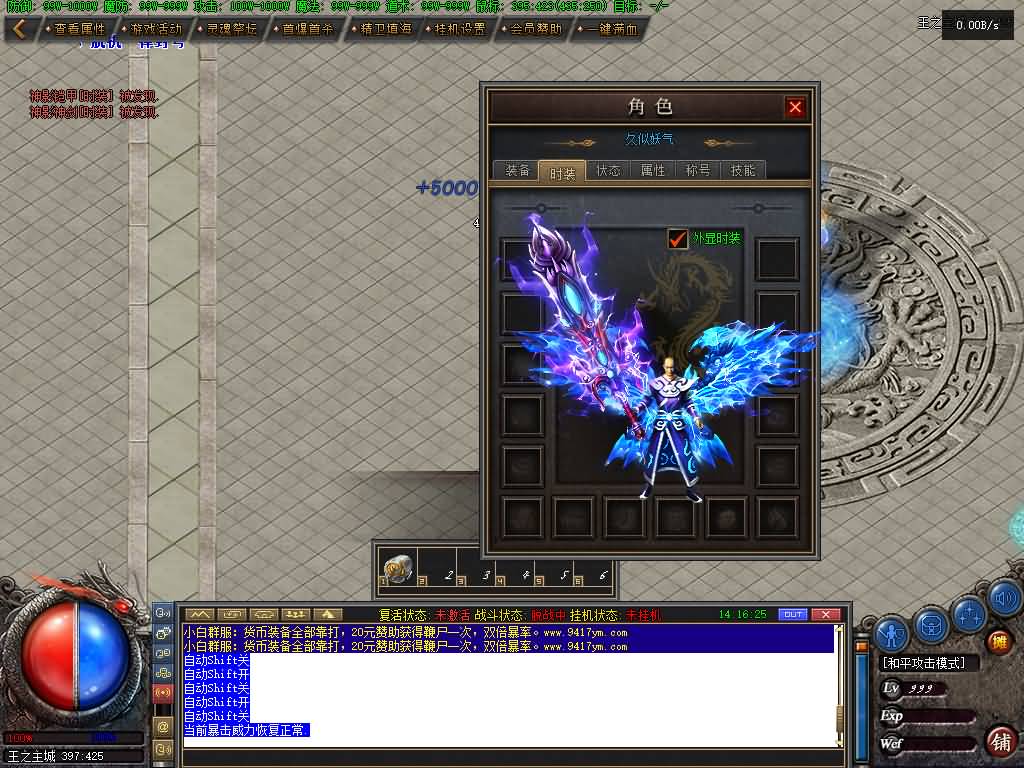Use the scroll item in hotbar slot one

(x=396, y=568)
